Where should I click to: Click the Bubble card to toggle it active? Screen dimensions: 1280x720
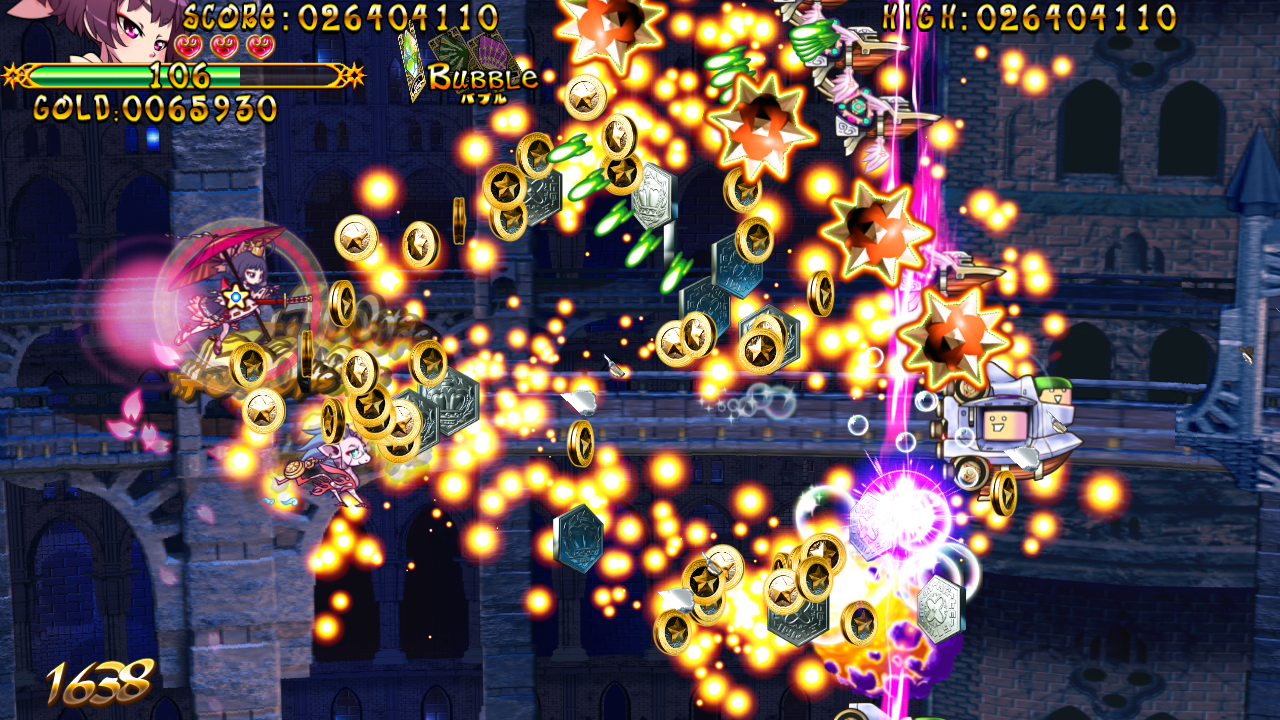413,60
